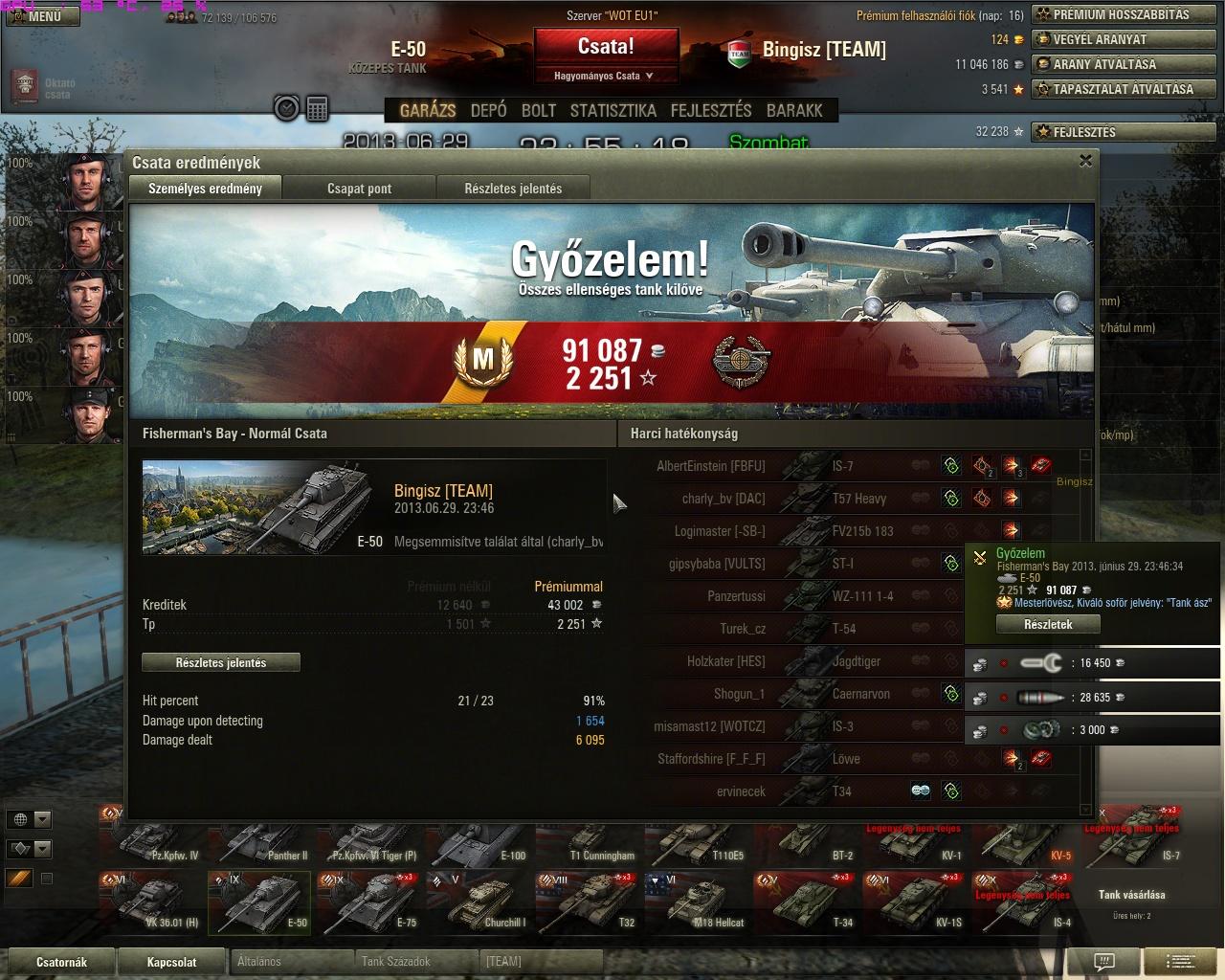
Task: Open the main MENU button
Action: point(40,16)
